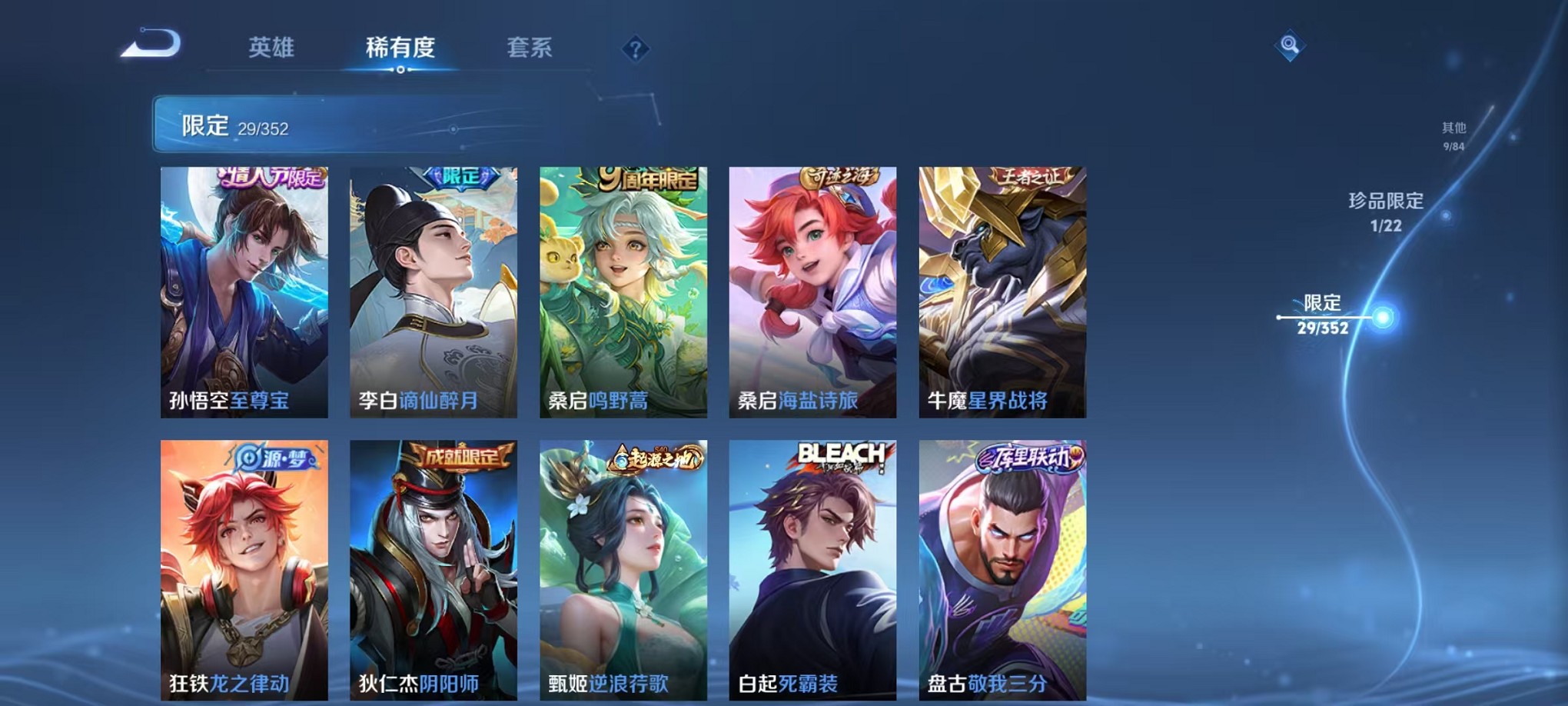The height and width of the screenshot is (706, 1568).
Task: Switch to the 套系 tab
Action: coord(533,48)
